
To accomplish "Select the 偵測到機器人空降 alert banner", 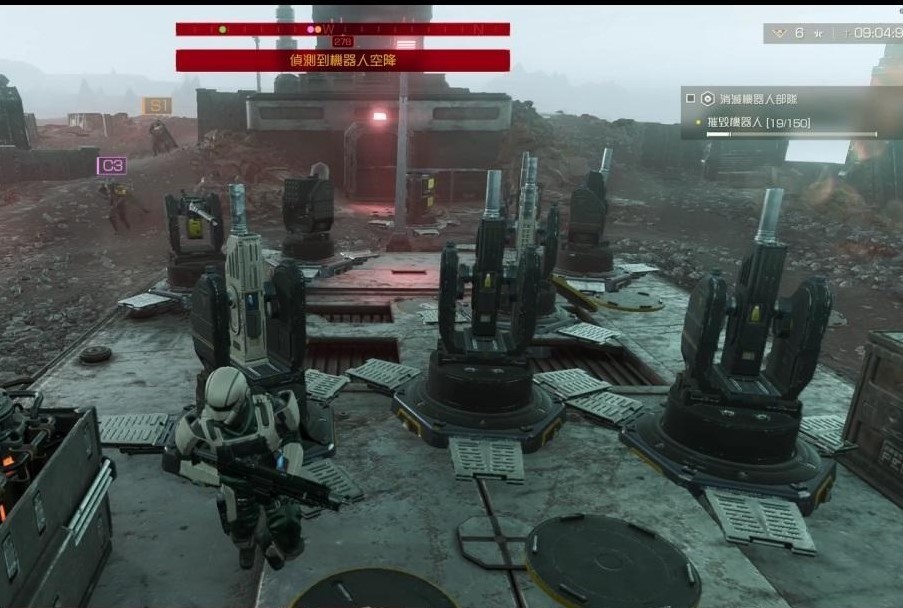I will pyautogui.click(x=342, y=60).
